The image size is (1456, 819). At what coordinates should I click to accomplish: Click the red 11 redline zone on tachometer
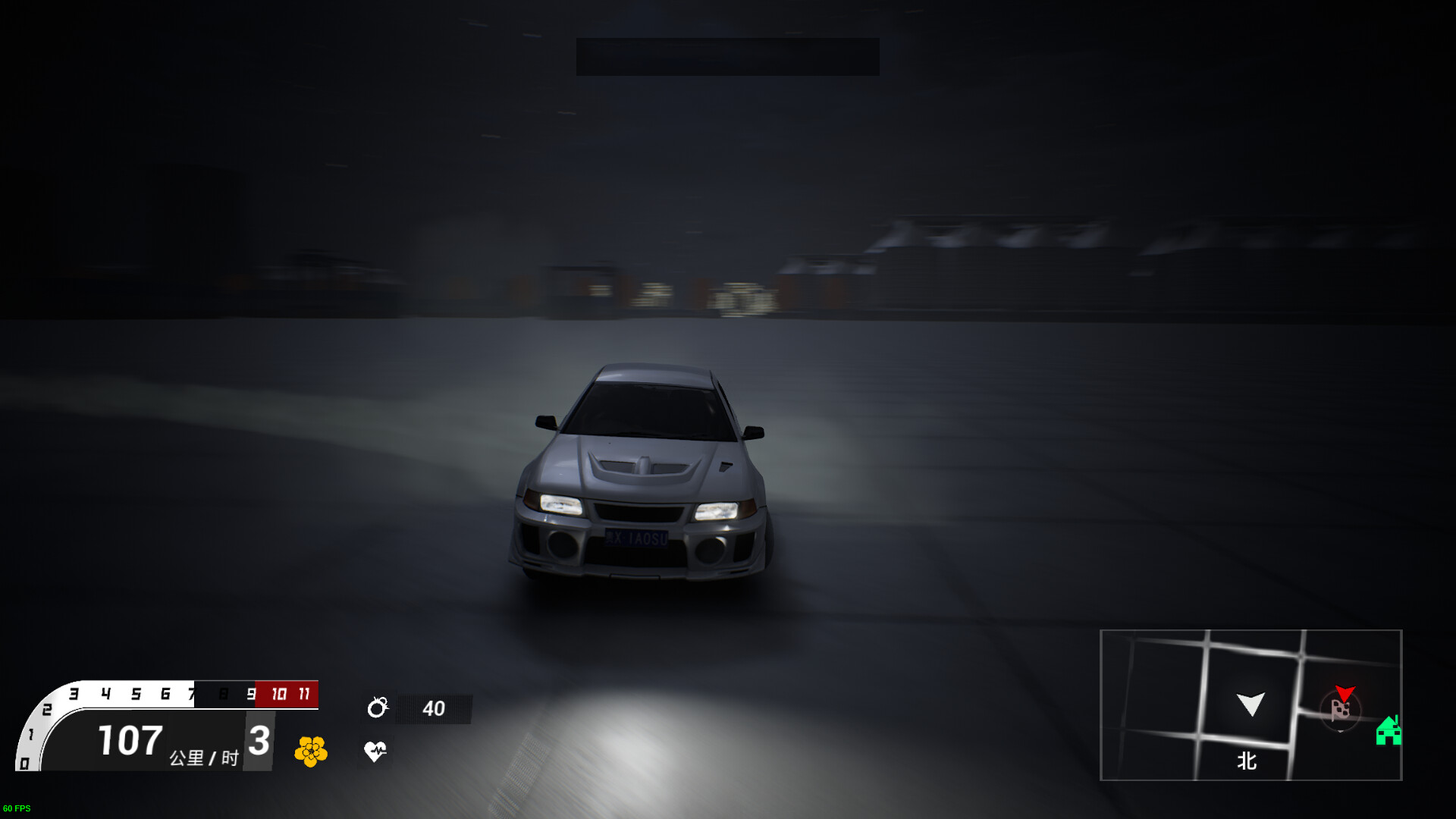[304, 693]
